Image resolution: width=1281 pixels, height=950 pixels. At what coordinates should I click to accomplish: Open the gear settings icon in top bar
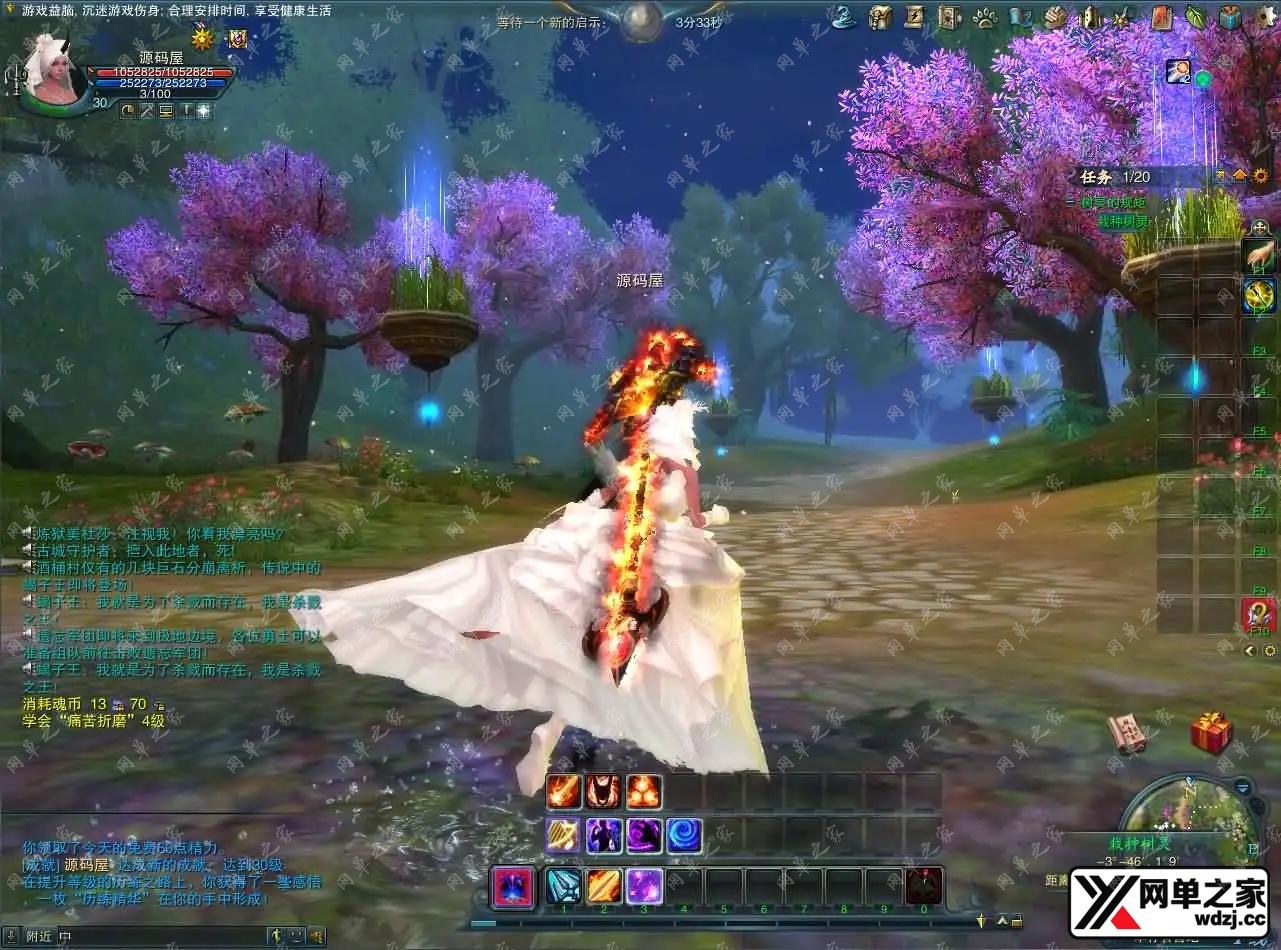(1264, 16)
